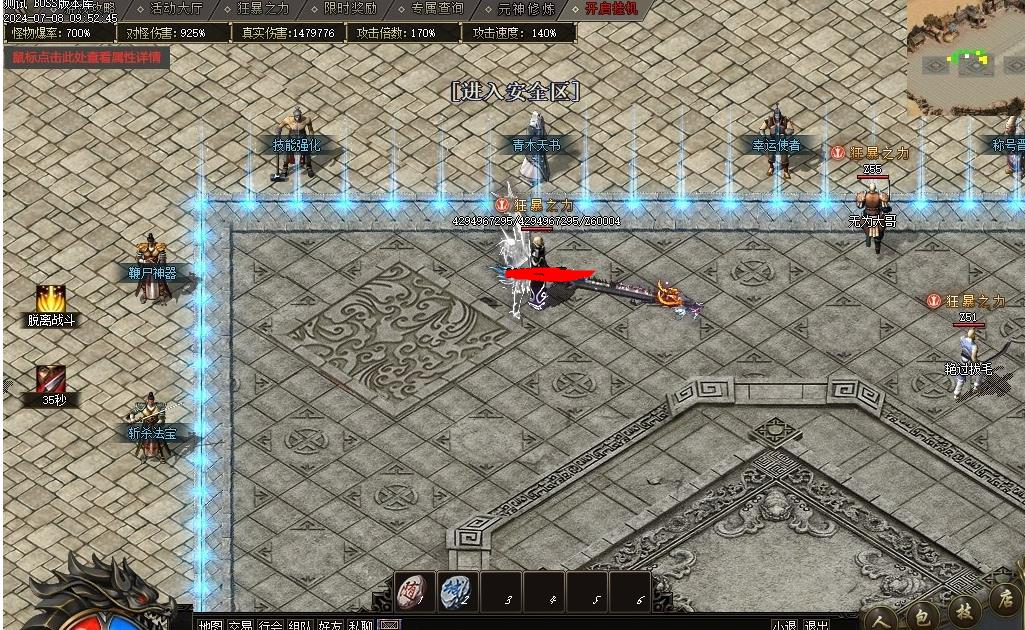Open the 行会 guild button
This screenshot has height=630, width=1025.
270,625
